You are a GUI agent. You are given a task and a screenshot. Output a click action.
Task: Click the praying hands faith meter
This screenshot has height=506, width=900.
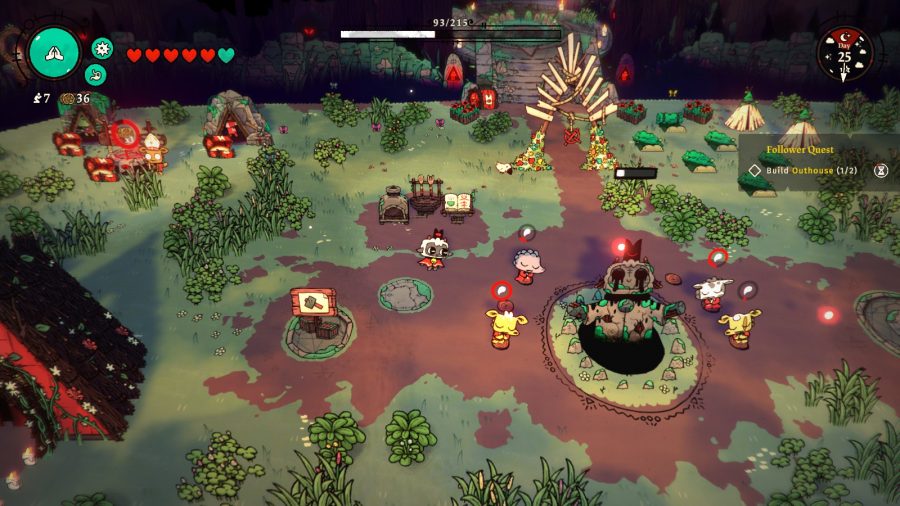tap(54, 52)
